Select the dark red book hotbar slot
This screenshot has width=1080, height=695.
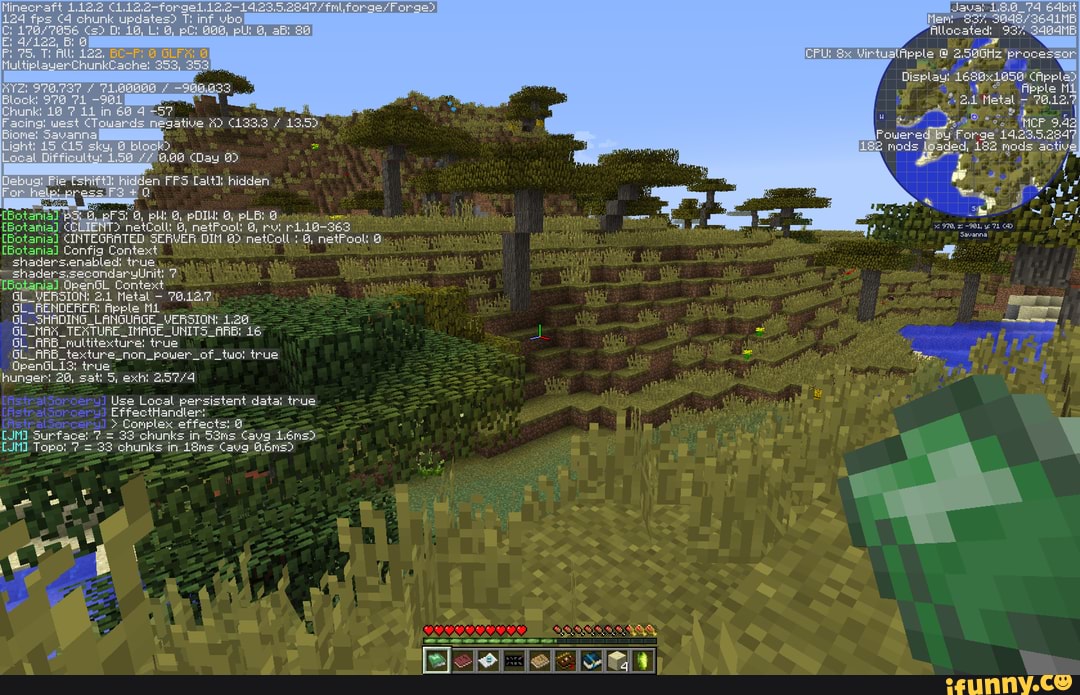tap(463, 660)
